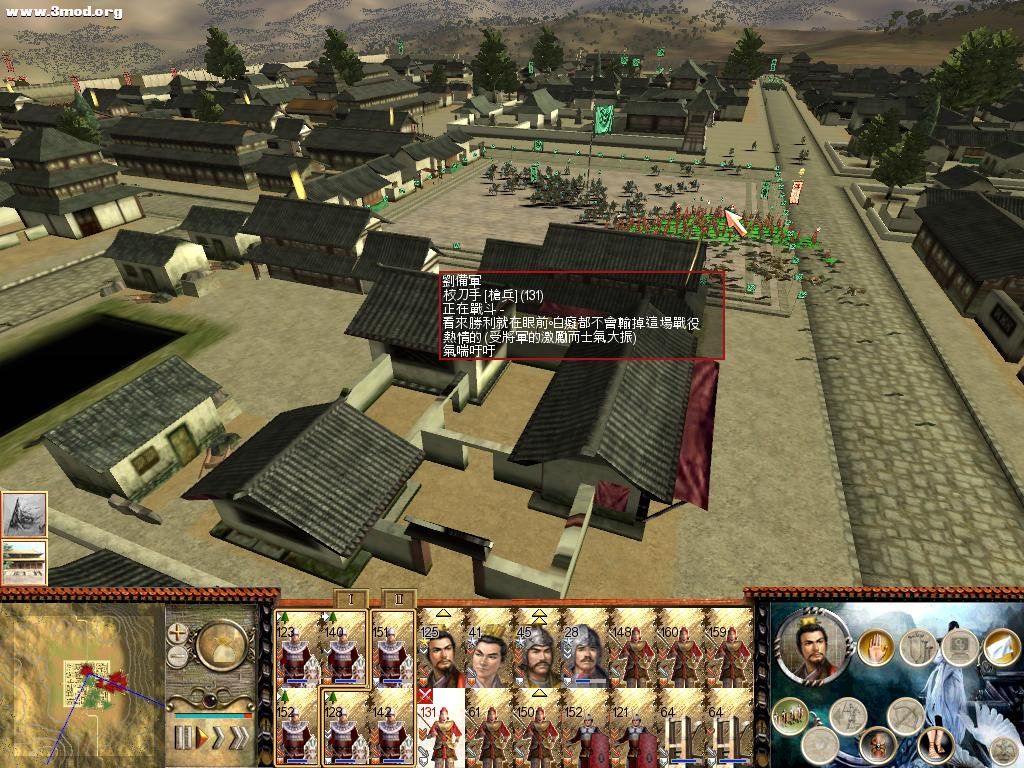Select the crowned general card numbered 41
1024x768 pixels.
(489, 648)
